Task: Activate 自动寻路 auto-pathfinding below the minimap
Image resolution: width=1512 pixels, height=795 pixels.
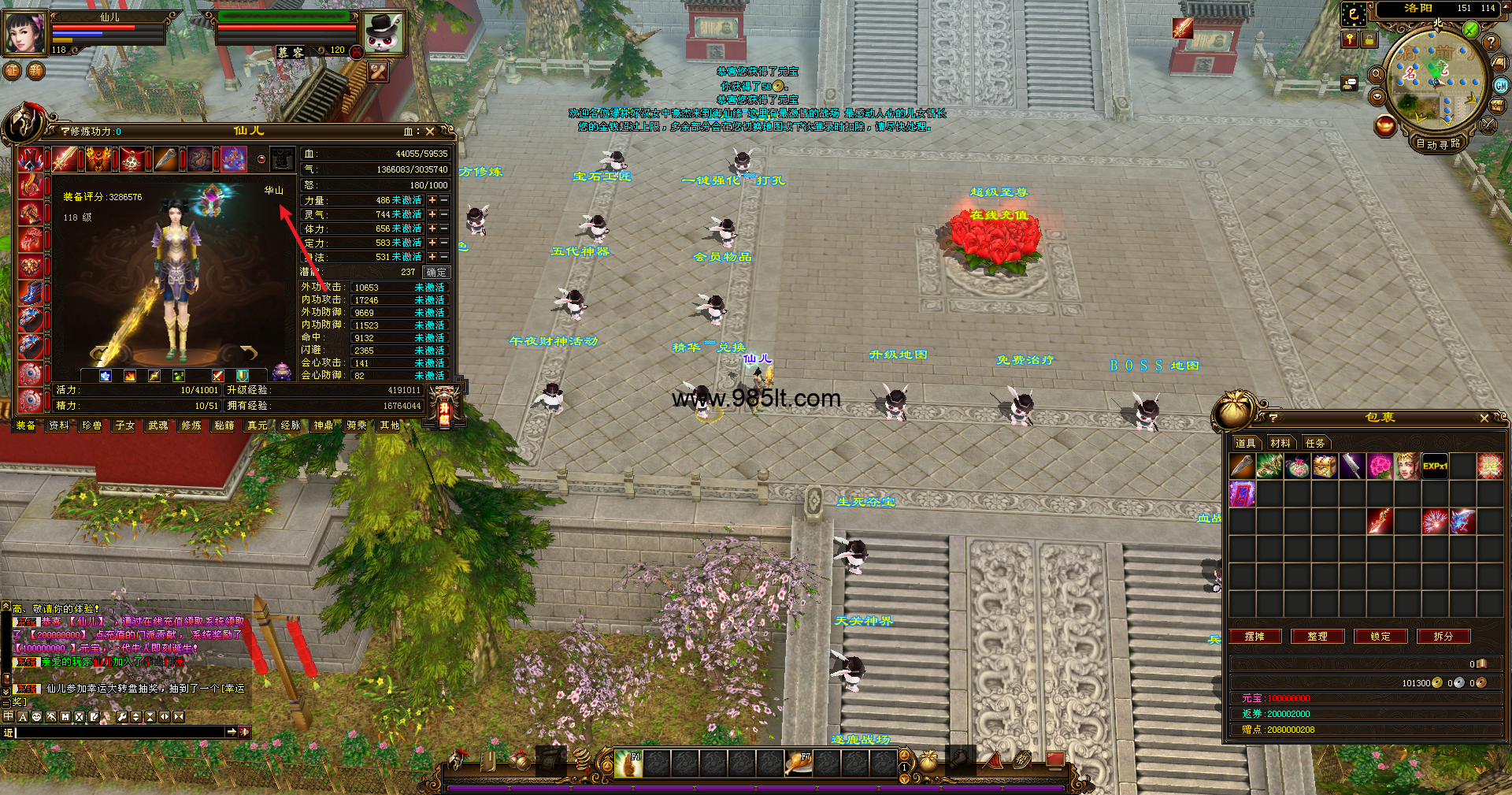Action: pyautogui.click(x=1438, y=143)
